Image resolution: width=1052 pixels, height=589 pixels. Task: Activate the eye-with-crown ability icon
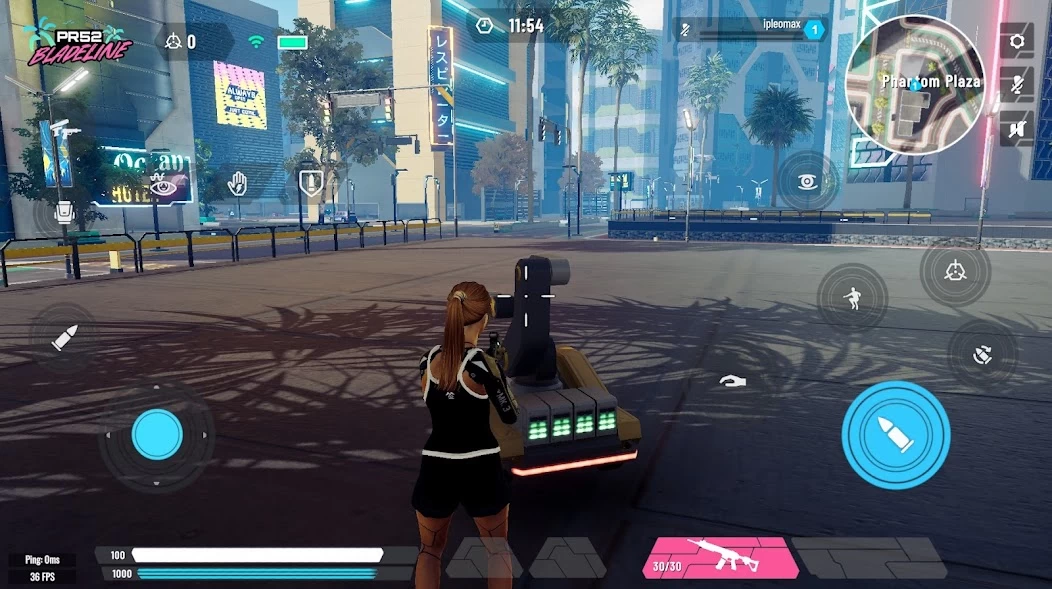[x=159, y=185]
